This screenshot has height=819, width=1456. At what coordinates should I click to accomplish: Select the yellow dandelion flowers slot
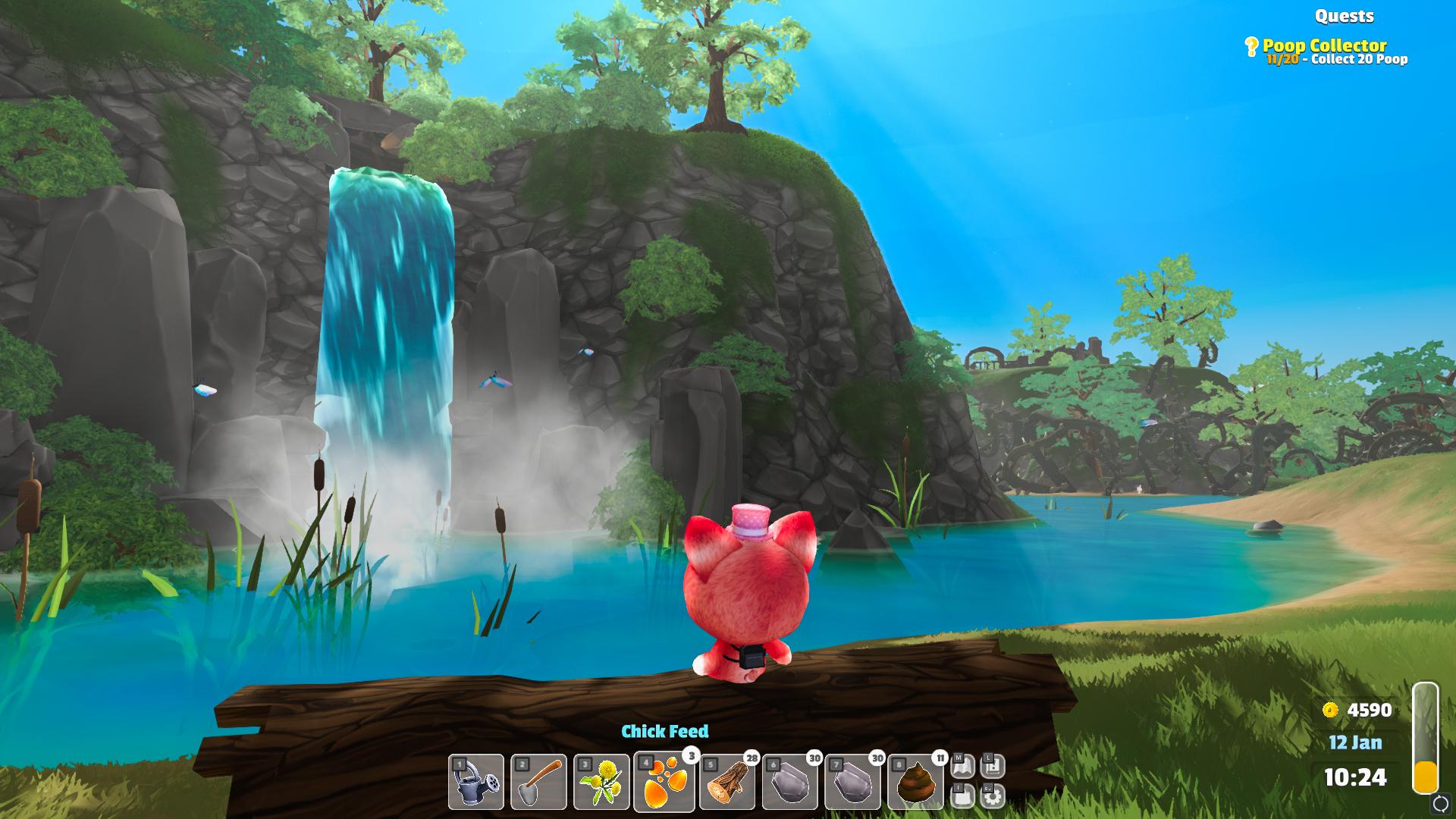pos(602,782)
